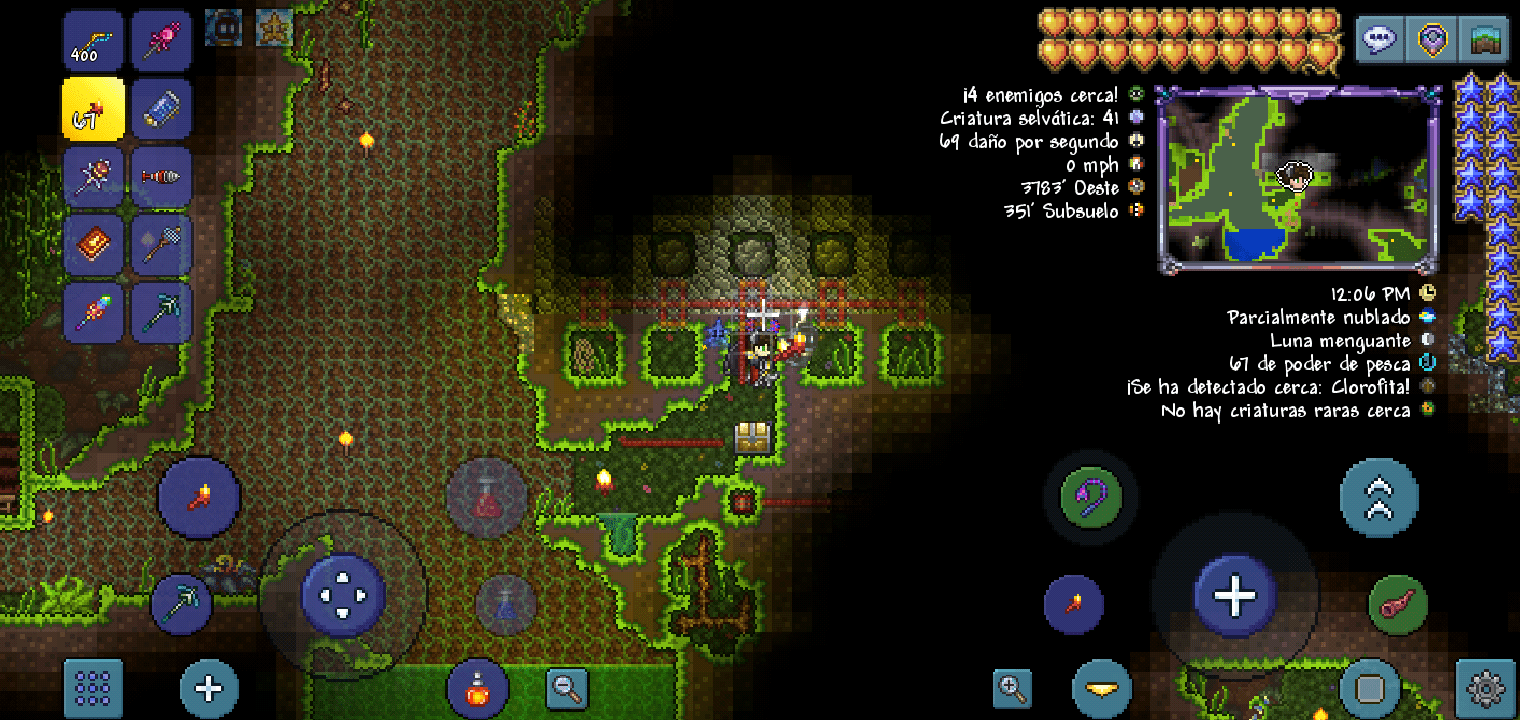Select the spell tome hotbar slot

point(93,243)
